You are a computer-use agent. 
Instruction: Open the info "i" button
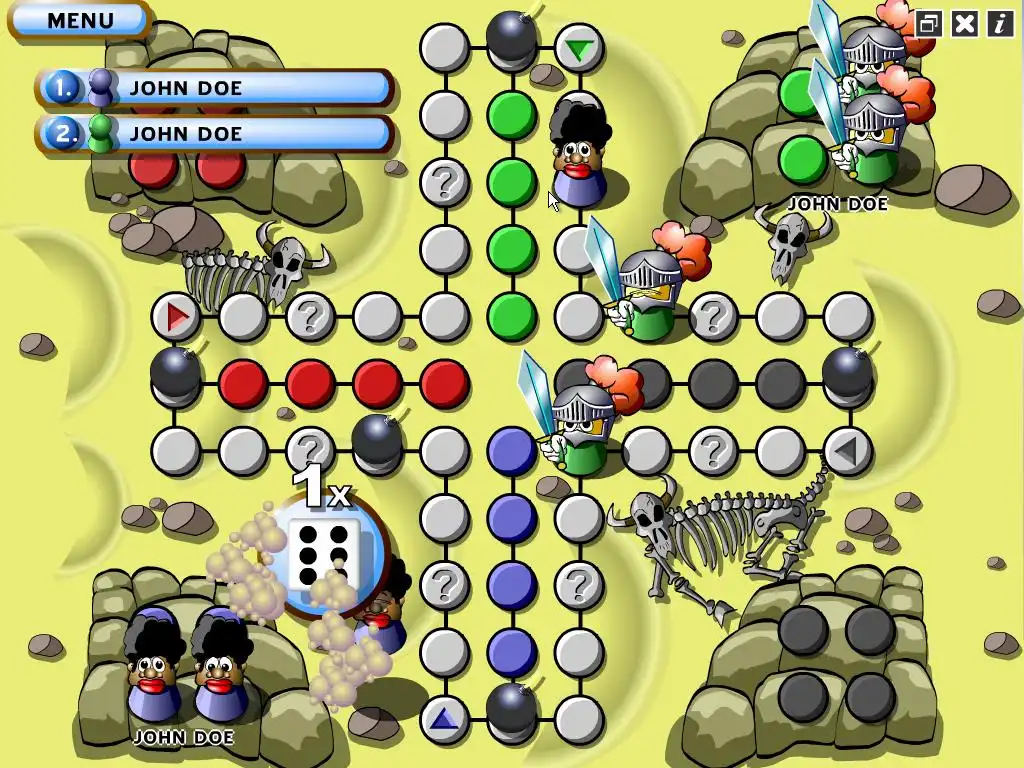(x=1000, y=24)
